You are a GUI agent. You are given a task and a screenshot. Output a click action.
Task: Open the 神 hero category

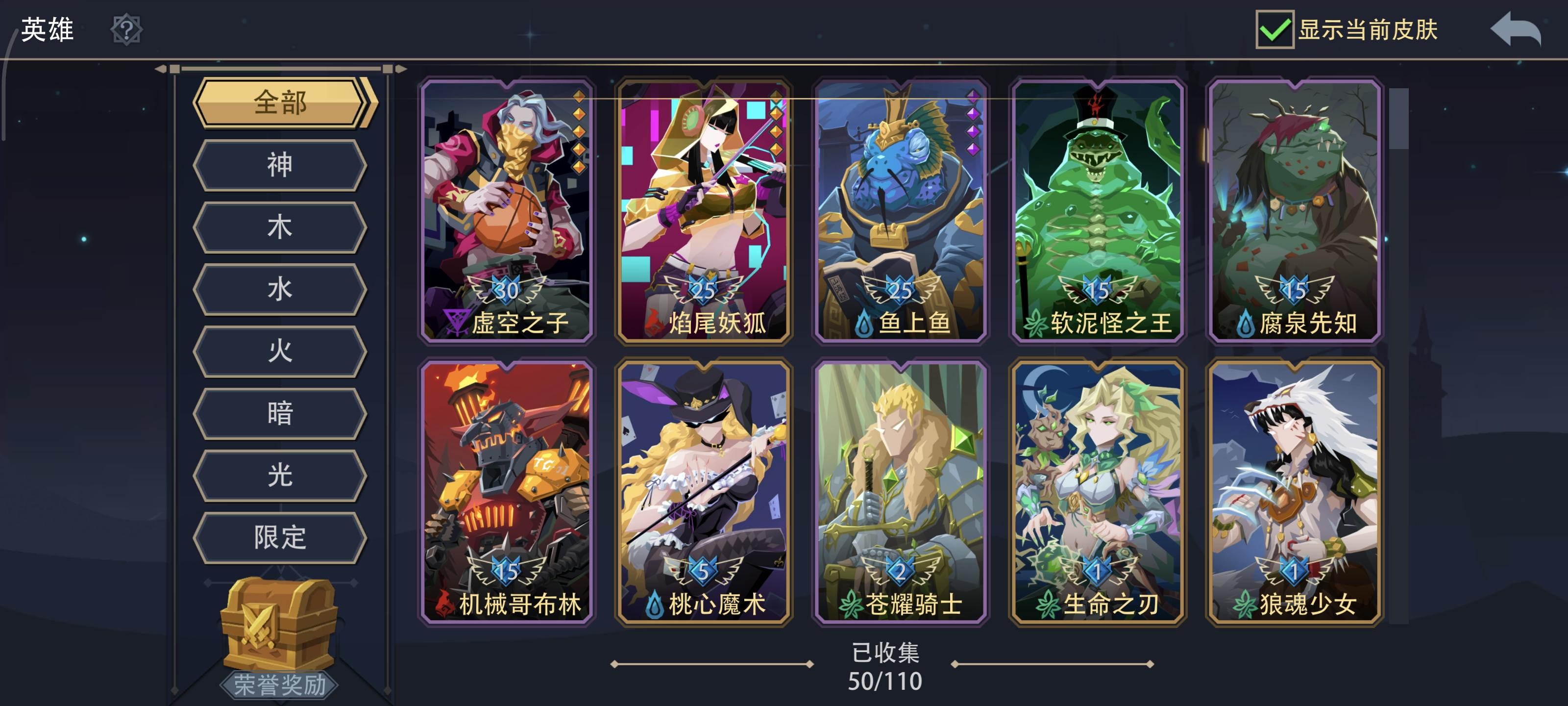pyautogui.click(x=279, y=164)
